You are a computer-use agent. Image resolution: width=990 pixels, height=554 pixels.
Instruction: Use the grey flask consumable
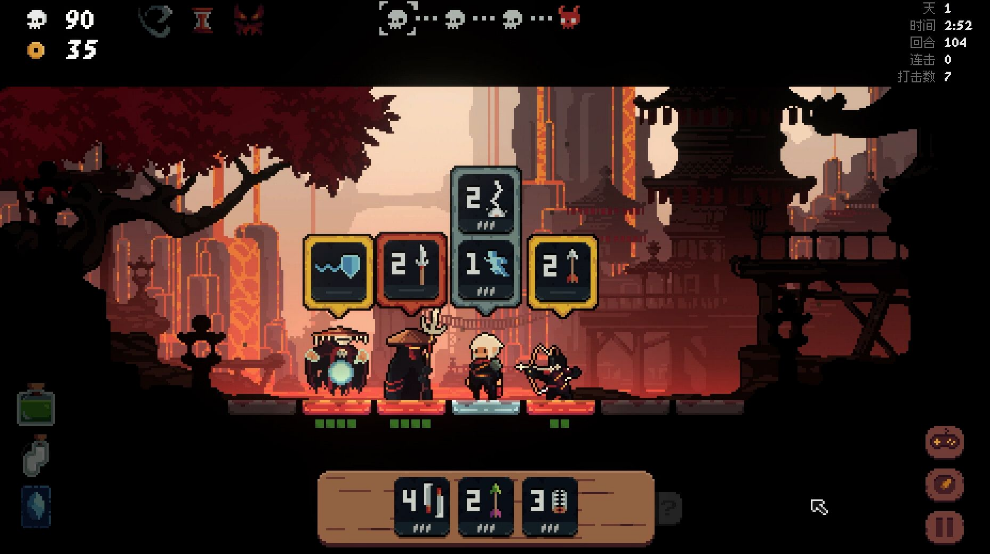coord(35,456)
